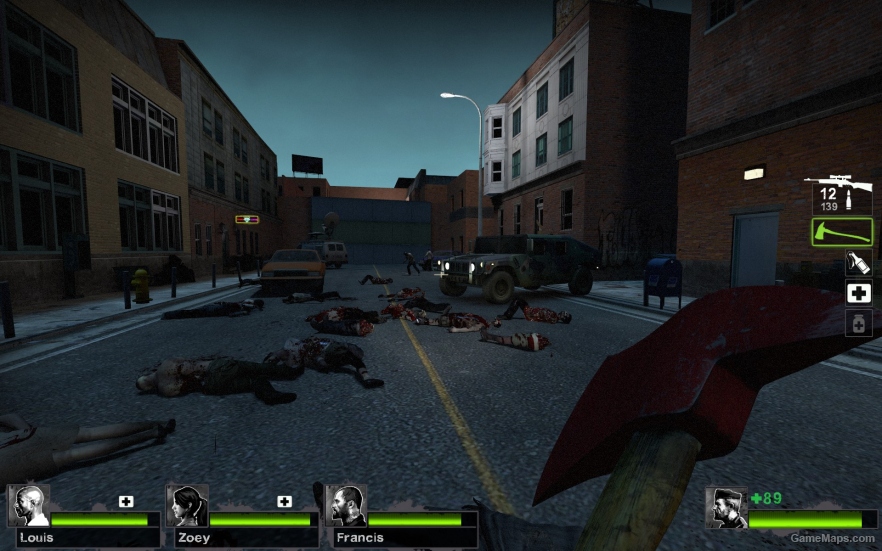
Task: Select the first aid kit slot
Action: (x=858, y=293)
